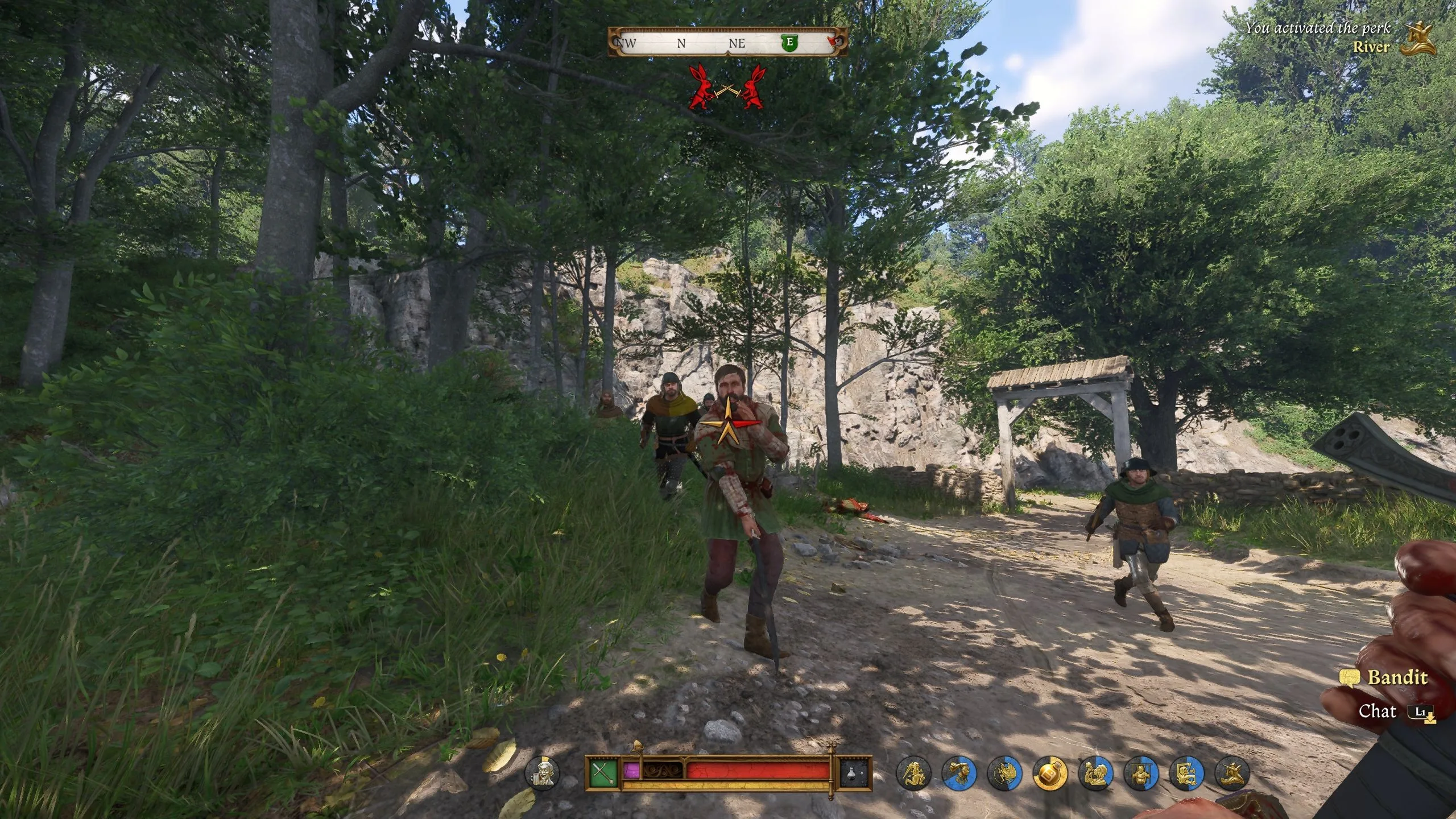Select the green crossed weapons slot
The image size is (1456, 819).
pyautogui.click(x=603, y=773)
